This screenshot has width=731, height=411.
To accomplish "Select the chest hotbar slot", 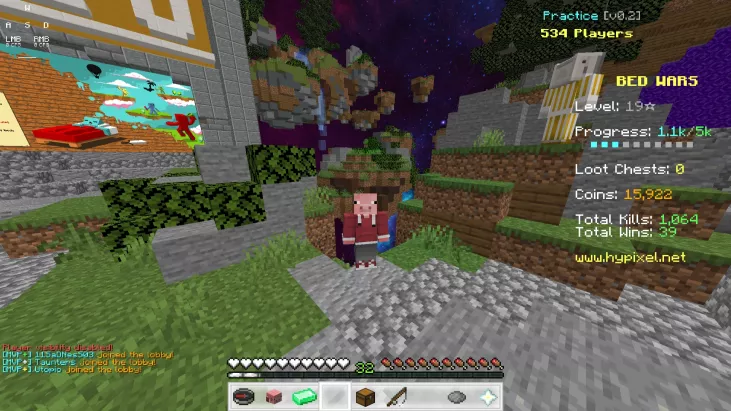I will pos(365,397).
